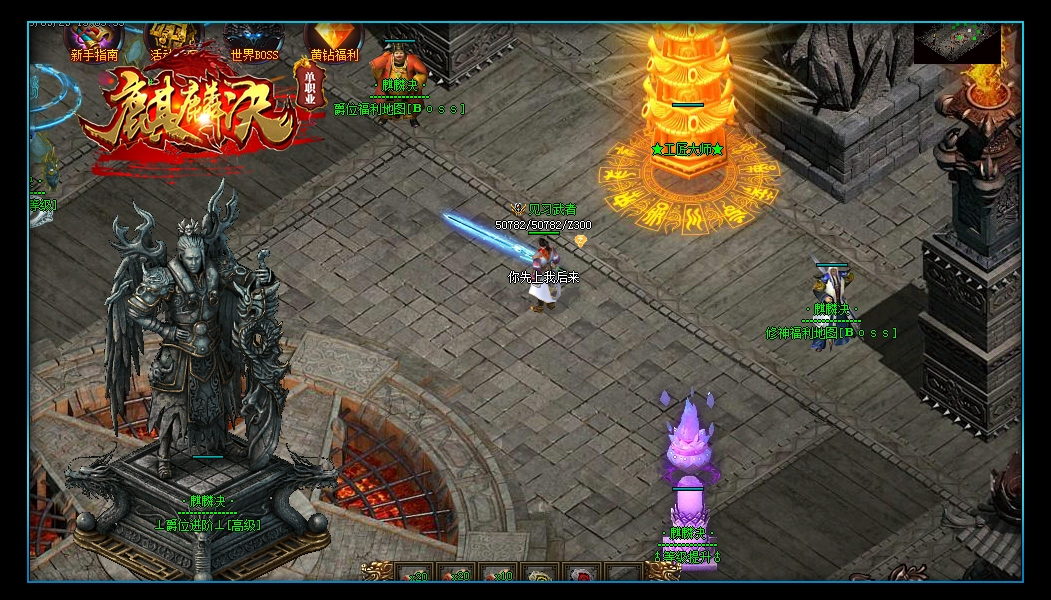The image size is (1051, 600).
Task: Select the yellow scroll hotbar slot
Action: 540,573
